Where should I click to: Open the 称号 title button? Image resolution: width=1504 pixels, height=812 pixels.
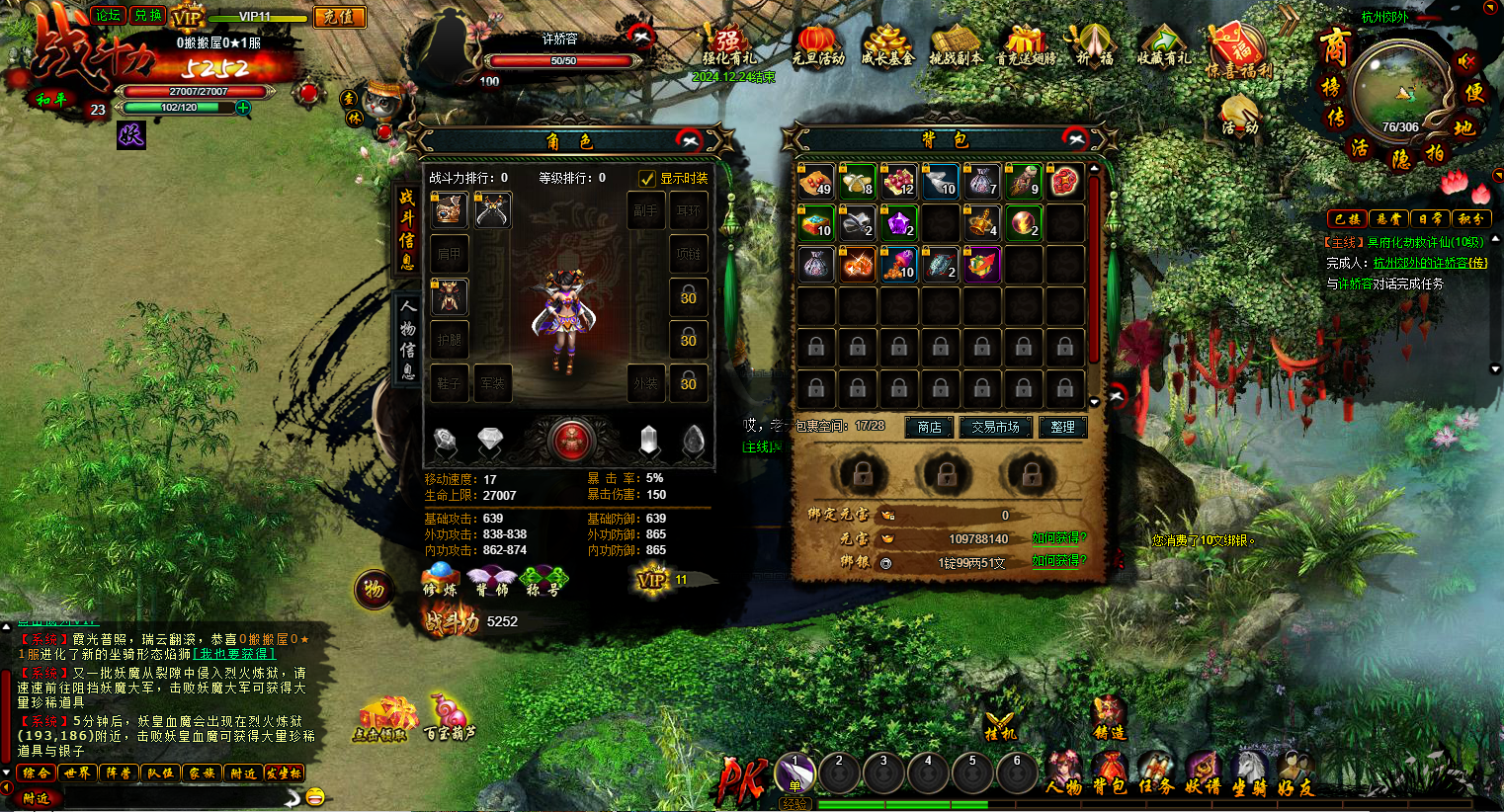(x=543, y=581)
